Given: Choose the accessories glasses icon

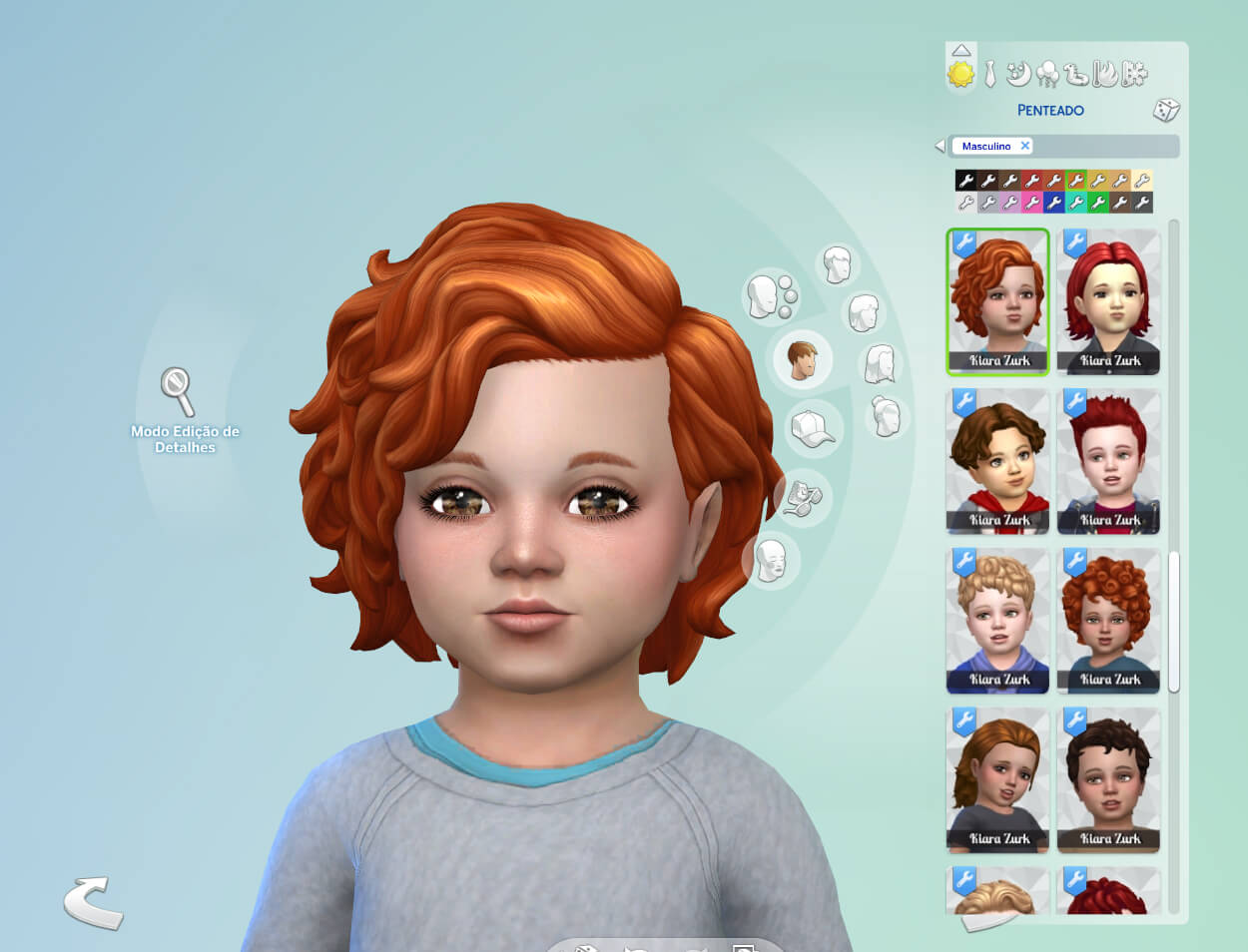Looking at the screenshot, I should click(x=802, y=497).
